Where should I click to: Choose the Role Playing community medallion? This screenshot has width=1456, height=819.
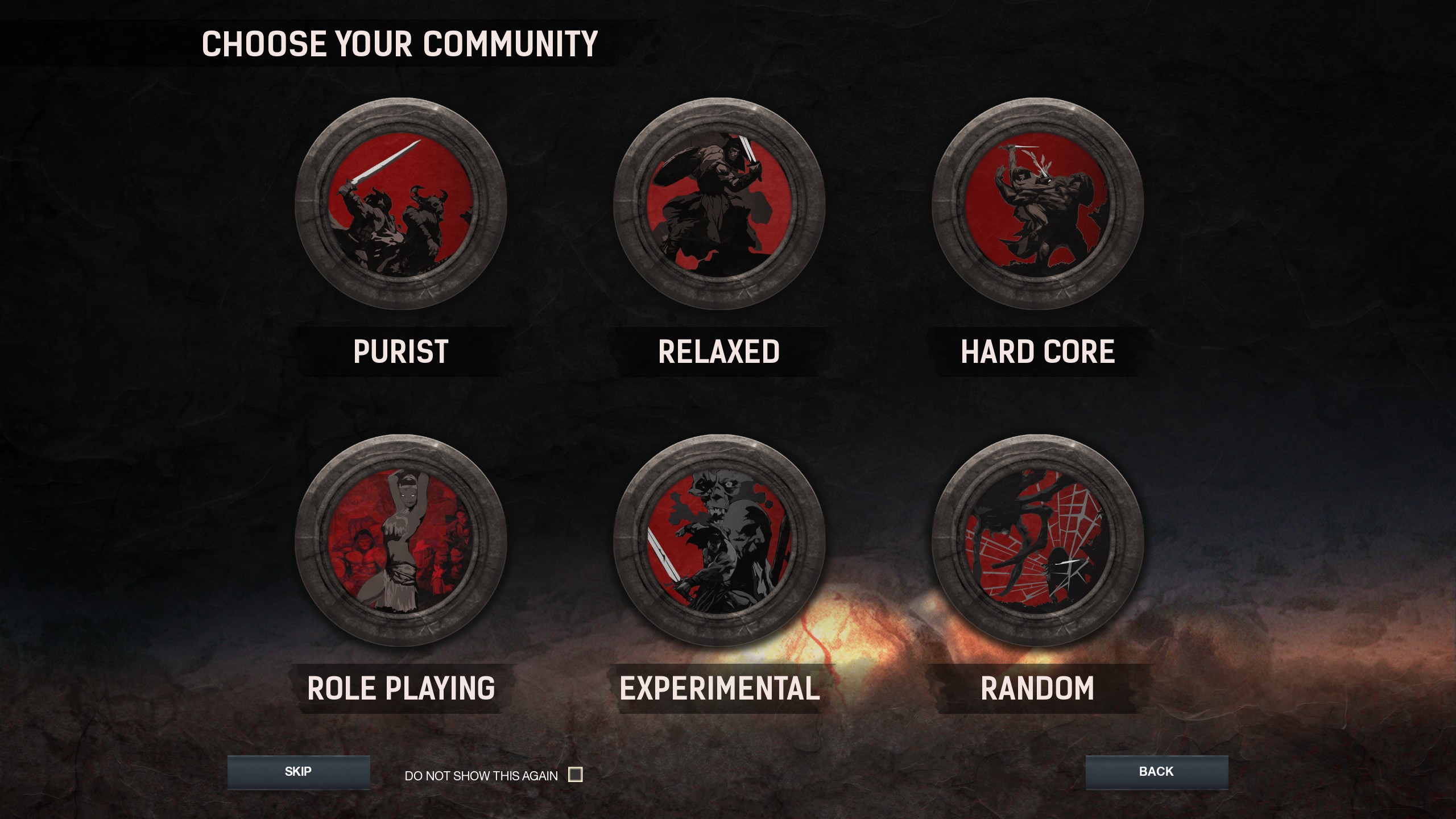pyautogui.click(x=401, y=540)
